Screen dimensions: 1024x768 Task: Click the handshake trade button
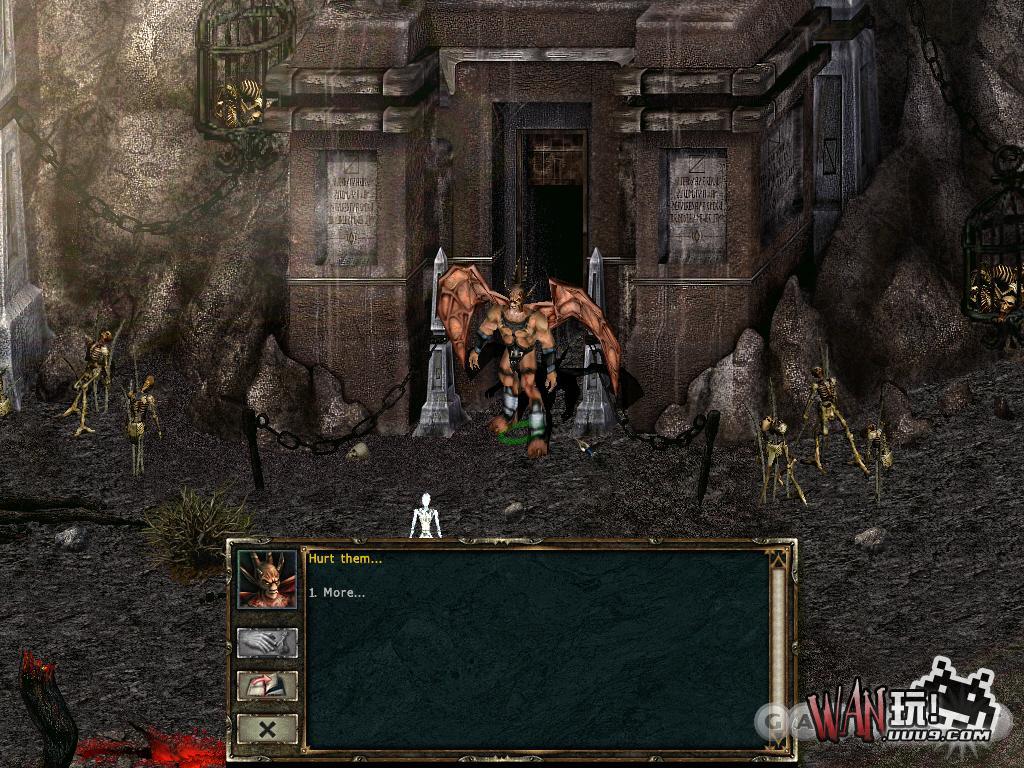[x=267, y=643]
